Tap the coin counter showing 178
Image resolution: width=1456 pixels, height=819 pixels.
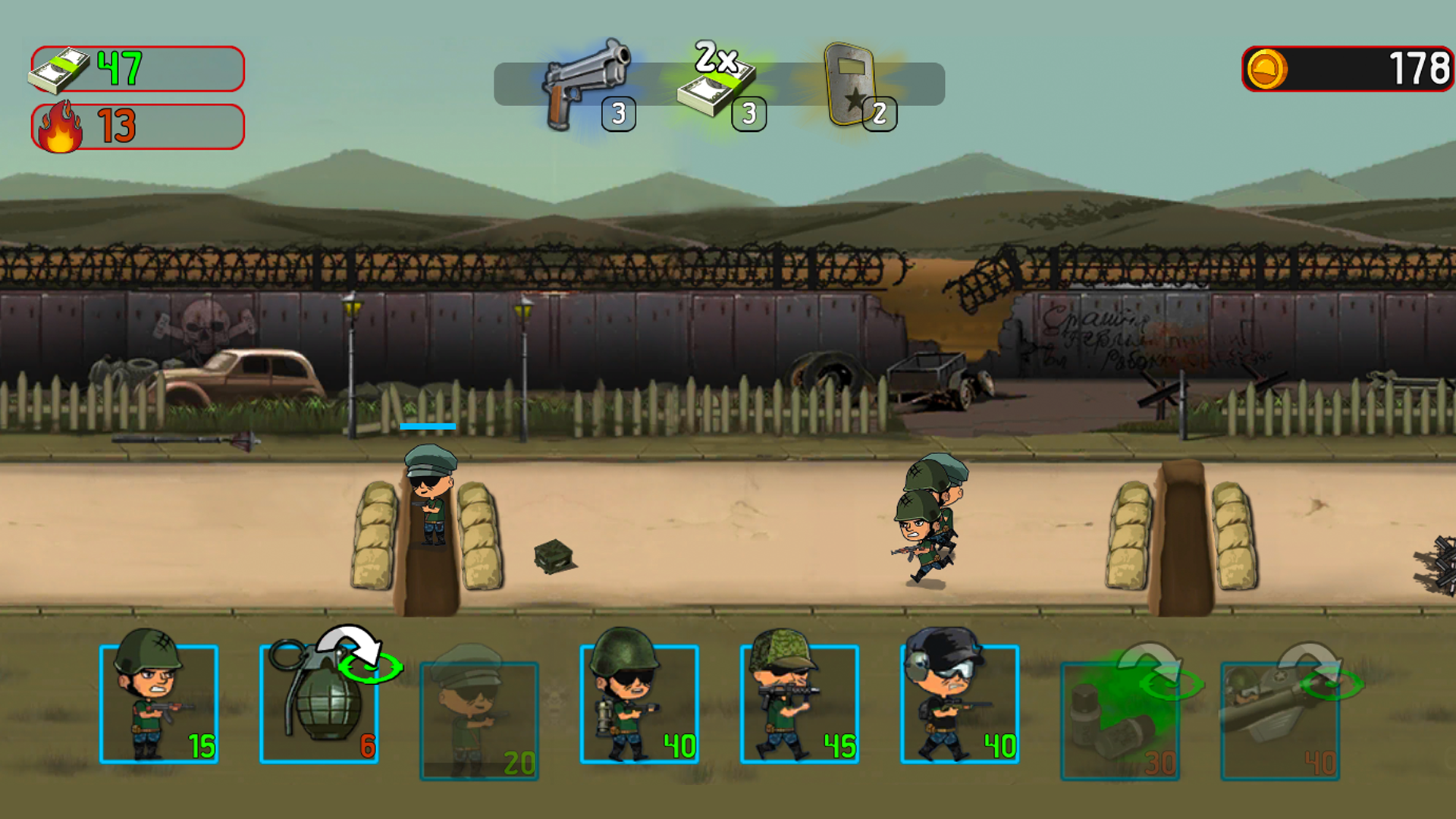tap(1346, 67)
